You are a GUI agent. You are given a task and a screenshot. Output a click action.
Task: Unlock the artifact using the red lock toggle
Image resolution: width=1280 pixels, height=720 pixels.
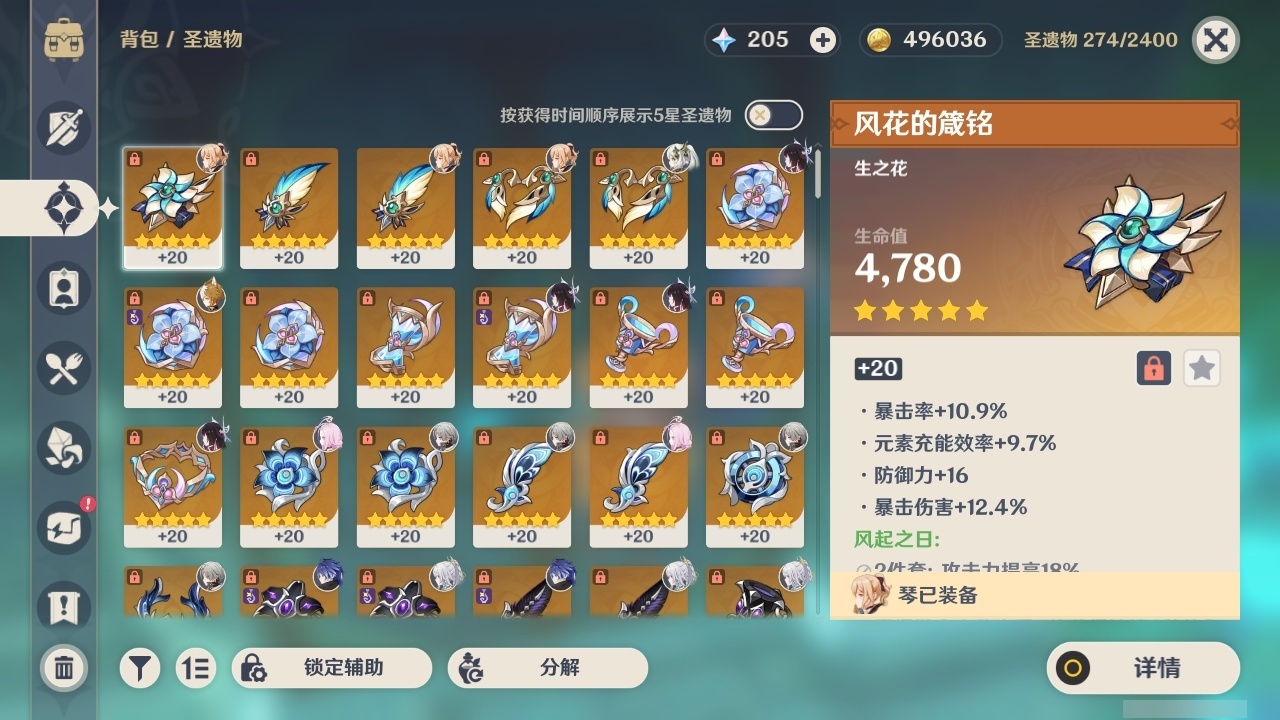[x=1152, y=368]
